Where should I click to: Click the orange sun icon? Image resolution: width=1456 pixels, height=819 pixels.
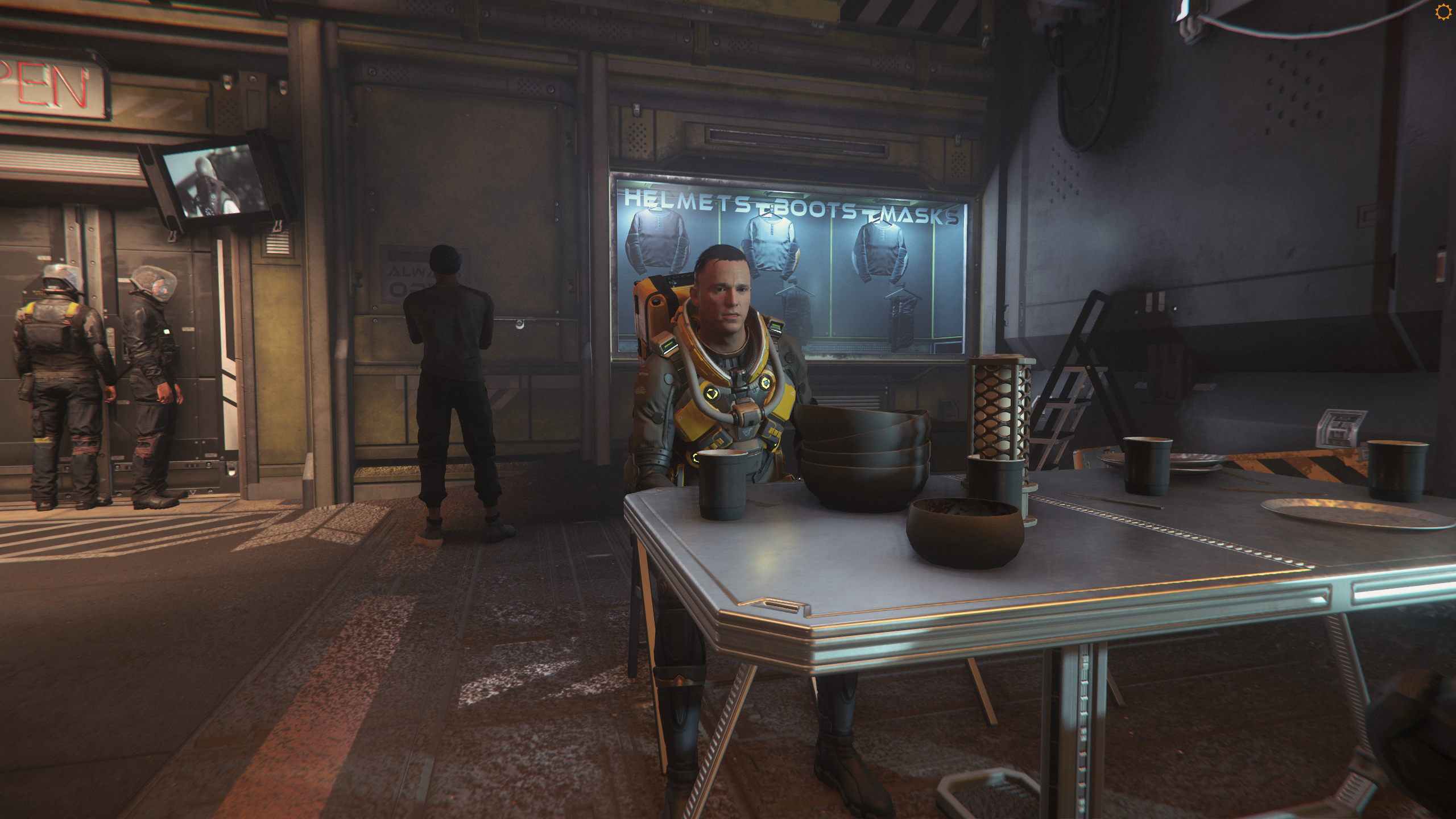(1443, 12)
